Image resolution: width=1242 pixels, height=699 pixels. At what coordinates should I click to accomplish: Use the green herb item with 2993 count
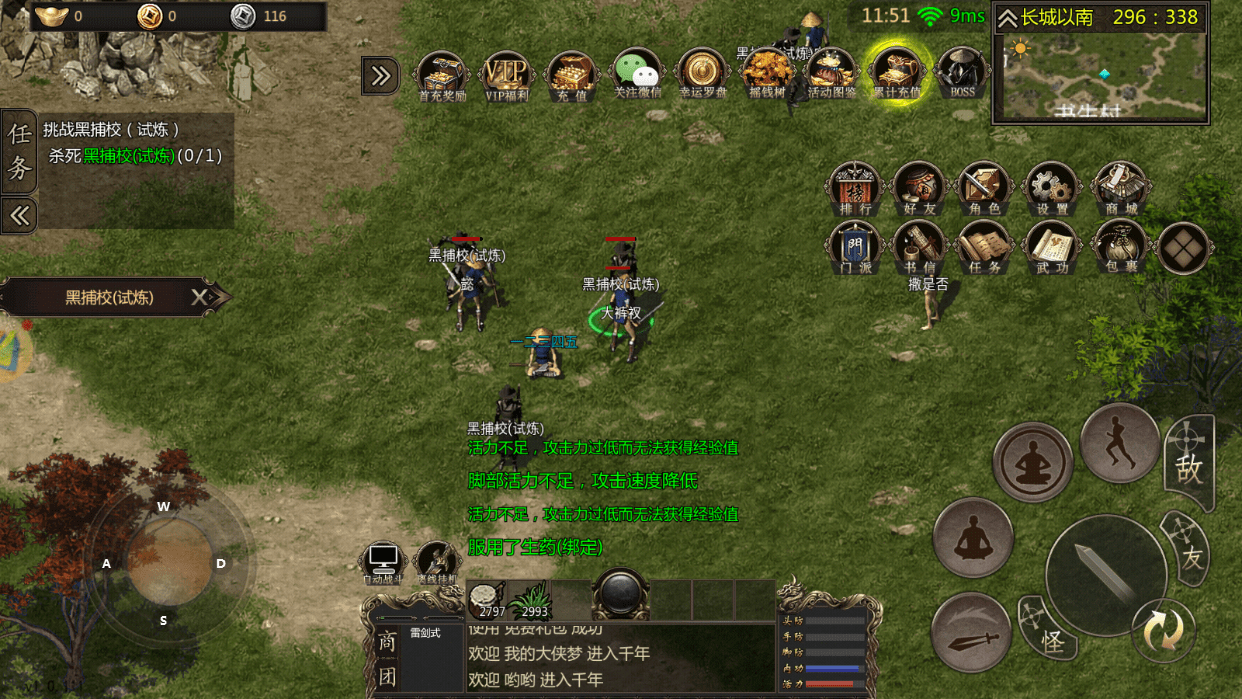click(533, 600)
